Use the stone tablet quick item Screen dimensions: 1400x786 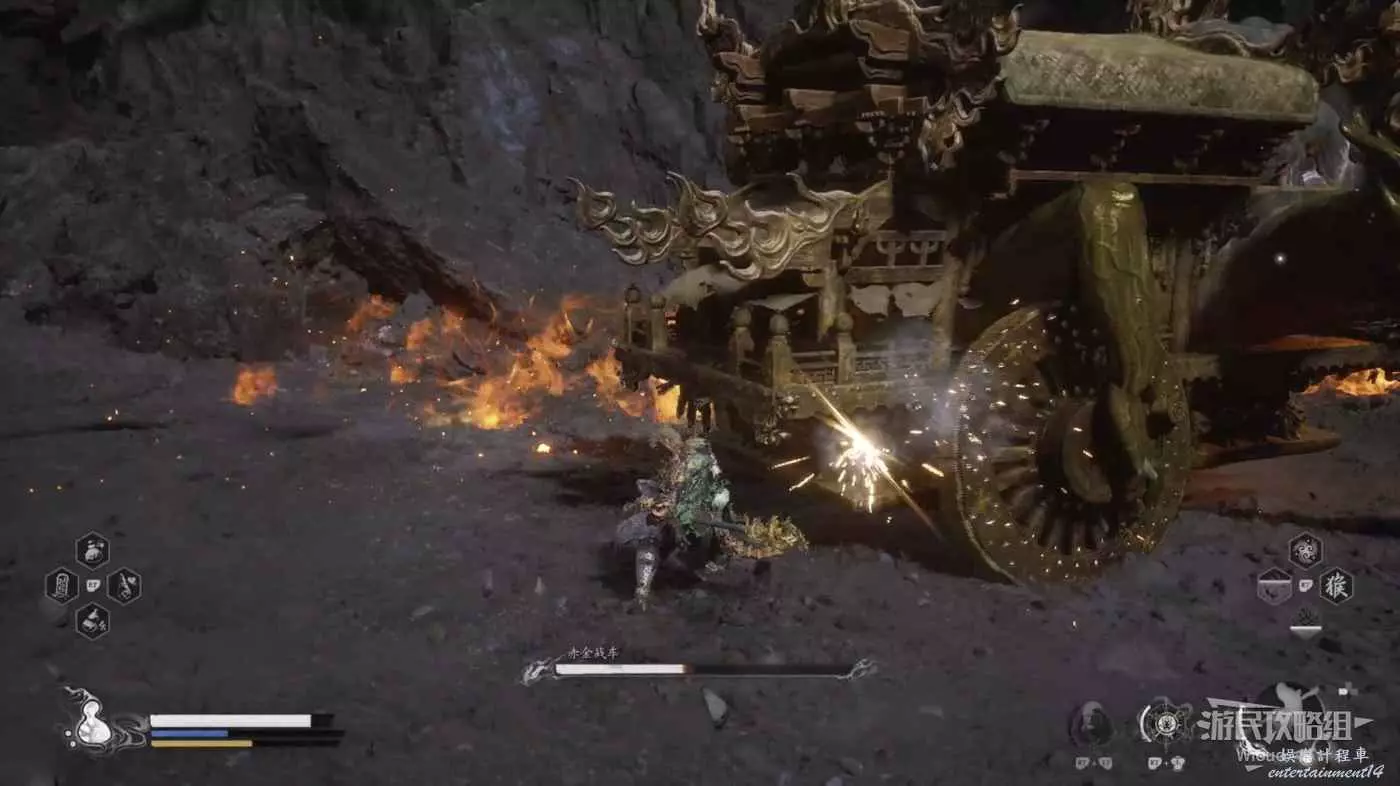tap(61, 585)
